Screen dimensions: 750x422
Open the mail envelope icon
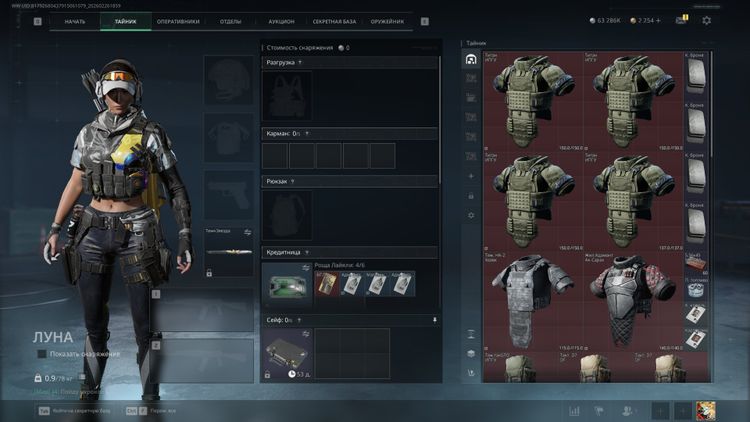tap(681, 20)
